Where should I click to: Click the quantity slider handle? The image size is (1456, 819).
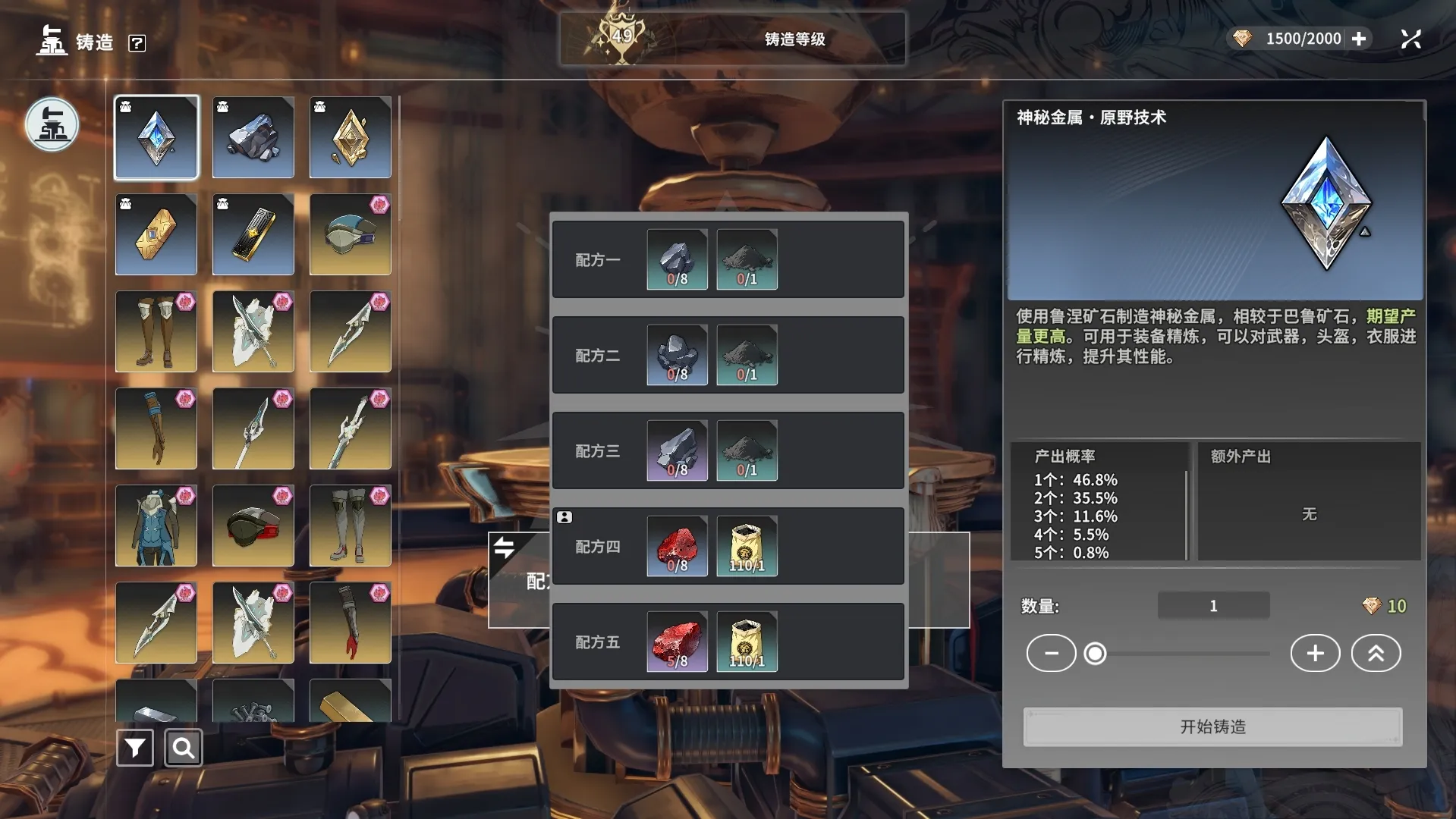(1095, 653)
